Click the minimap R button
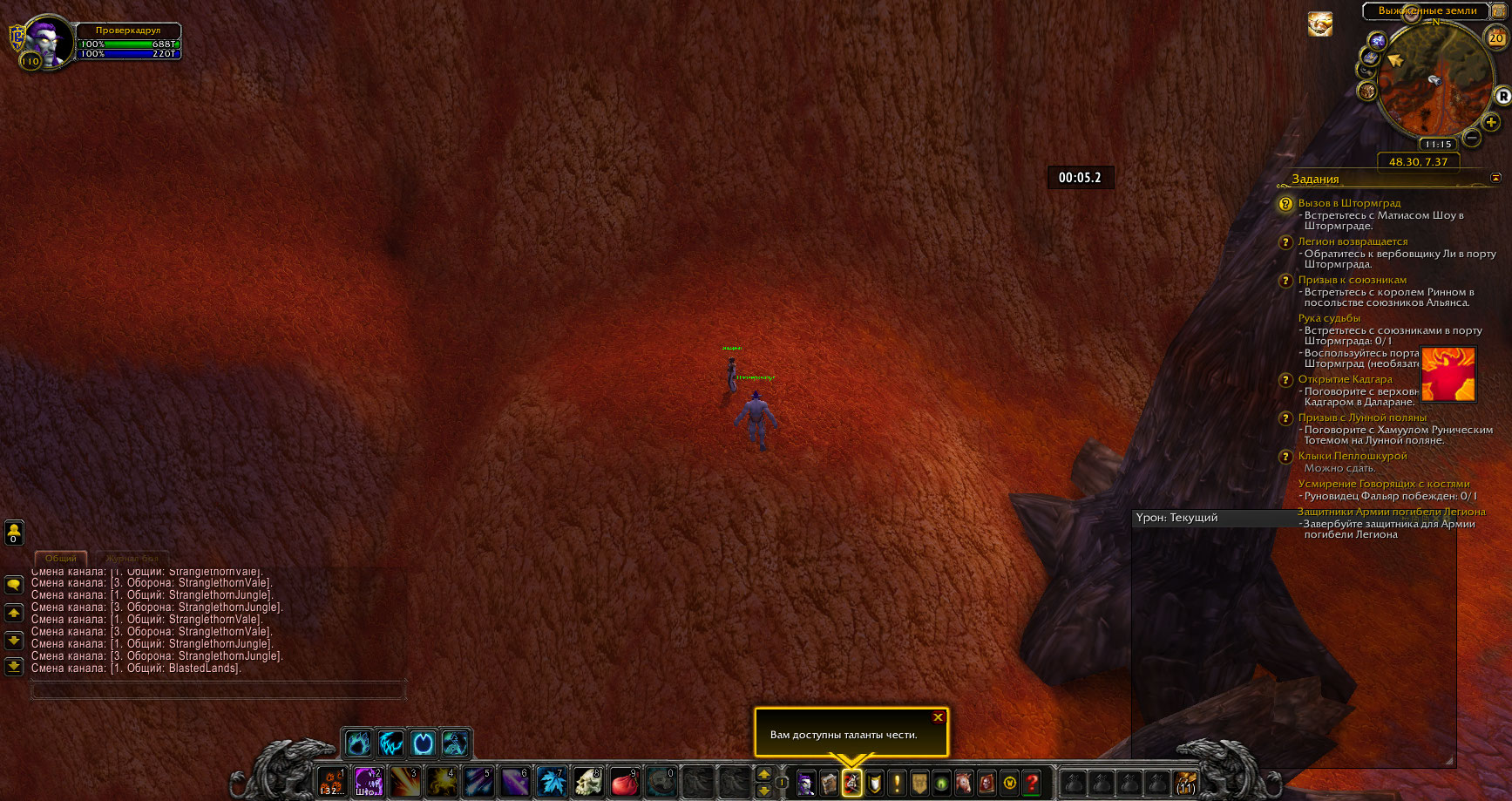This screenshot has height=801, width=1512. click(1503, 96)
